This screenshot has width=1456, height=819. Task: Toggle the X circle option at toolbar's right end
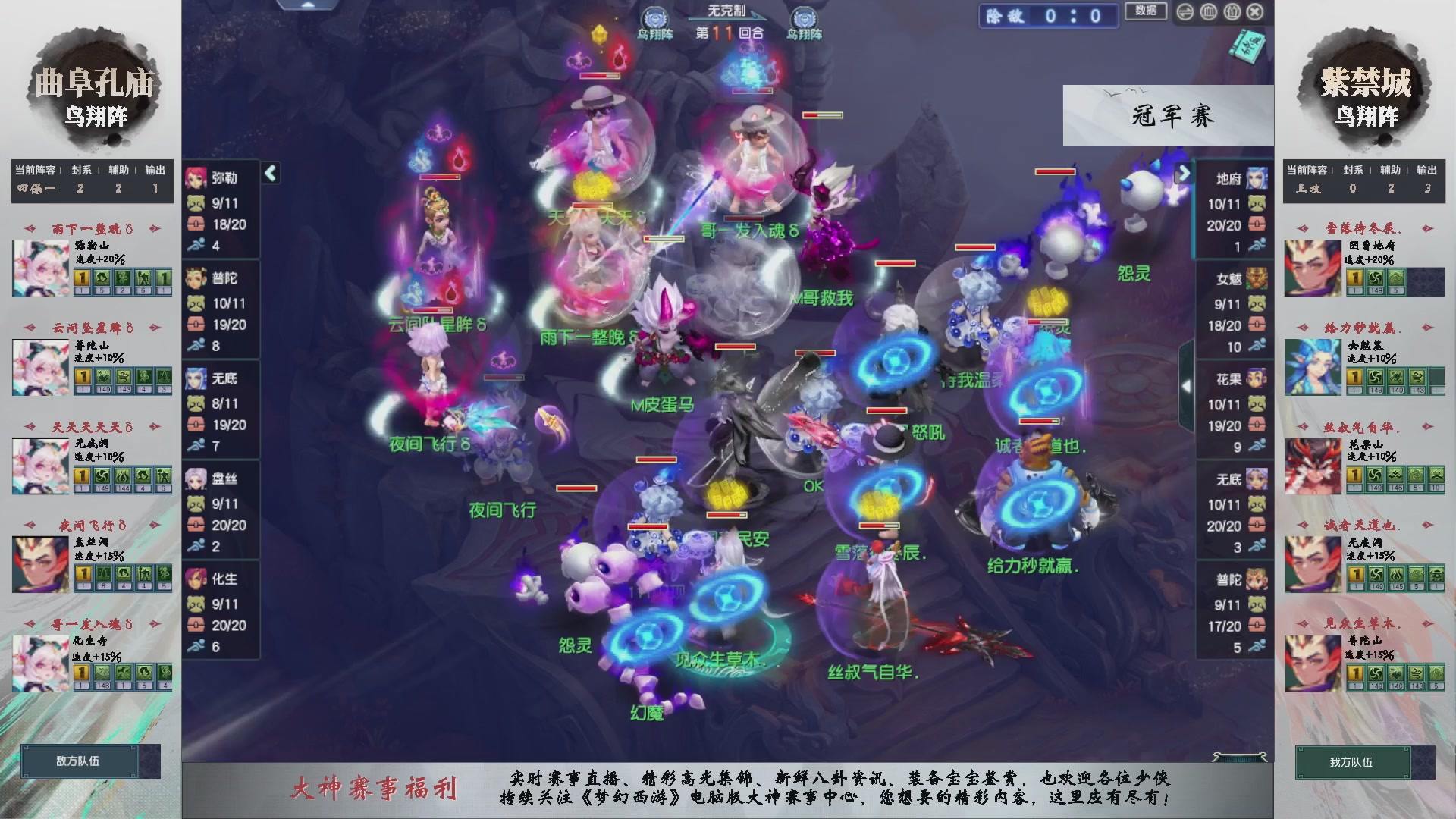pyautogui.click(x=1256, y=13)
